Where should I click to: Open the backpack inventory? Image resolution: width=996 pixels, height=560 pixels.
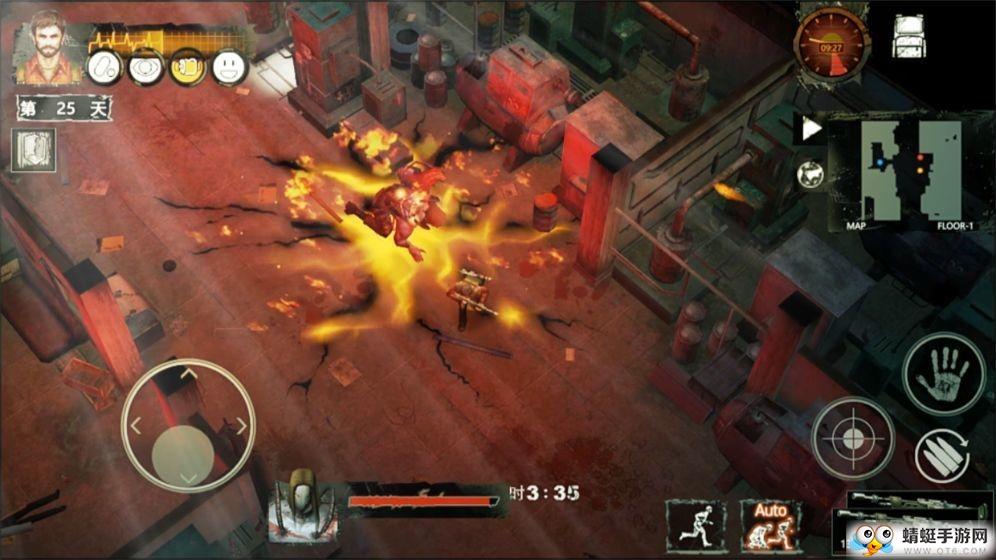[x=909, y=36]
